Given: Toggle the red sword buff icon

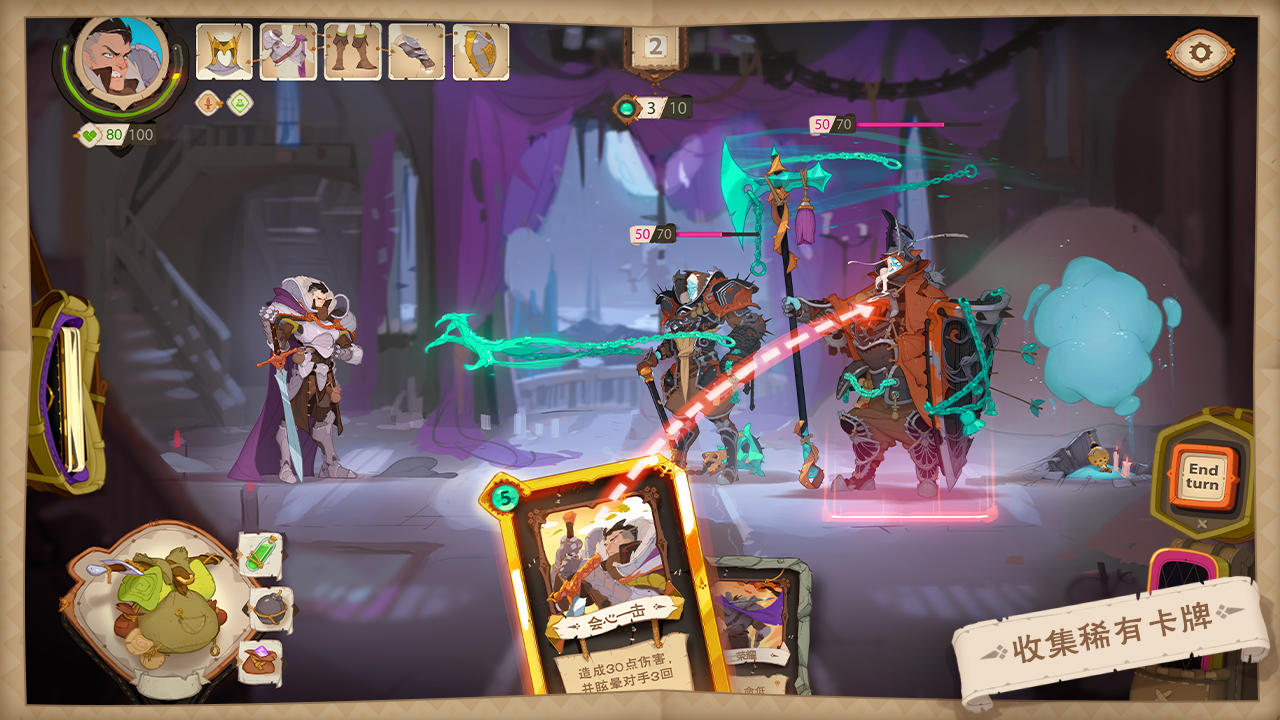Looking at the screenshot, I should tap(206, 103).
